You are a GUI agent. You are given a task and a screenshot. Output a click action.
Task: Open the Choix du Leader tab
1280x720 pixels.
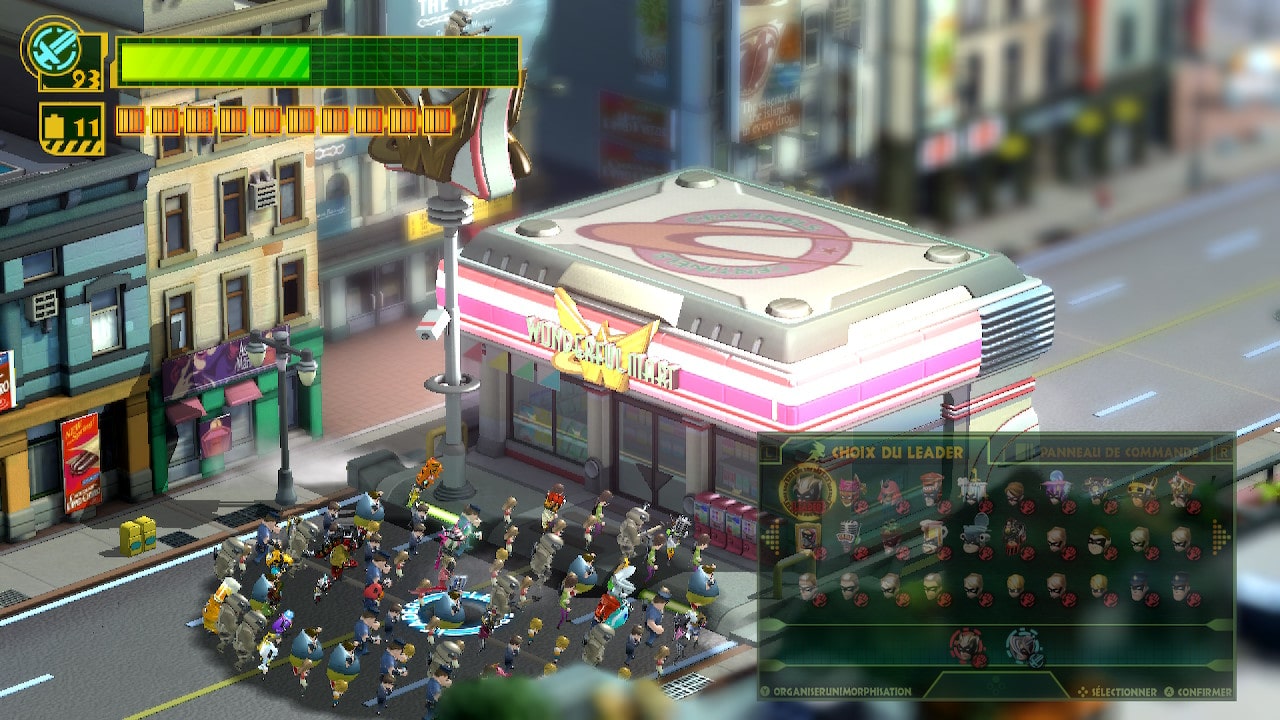(x=896, y=452)
